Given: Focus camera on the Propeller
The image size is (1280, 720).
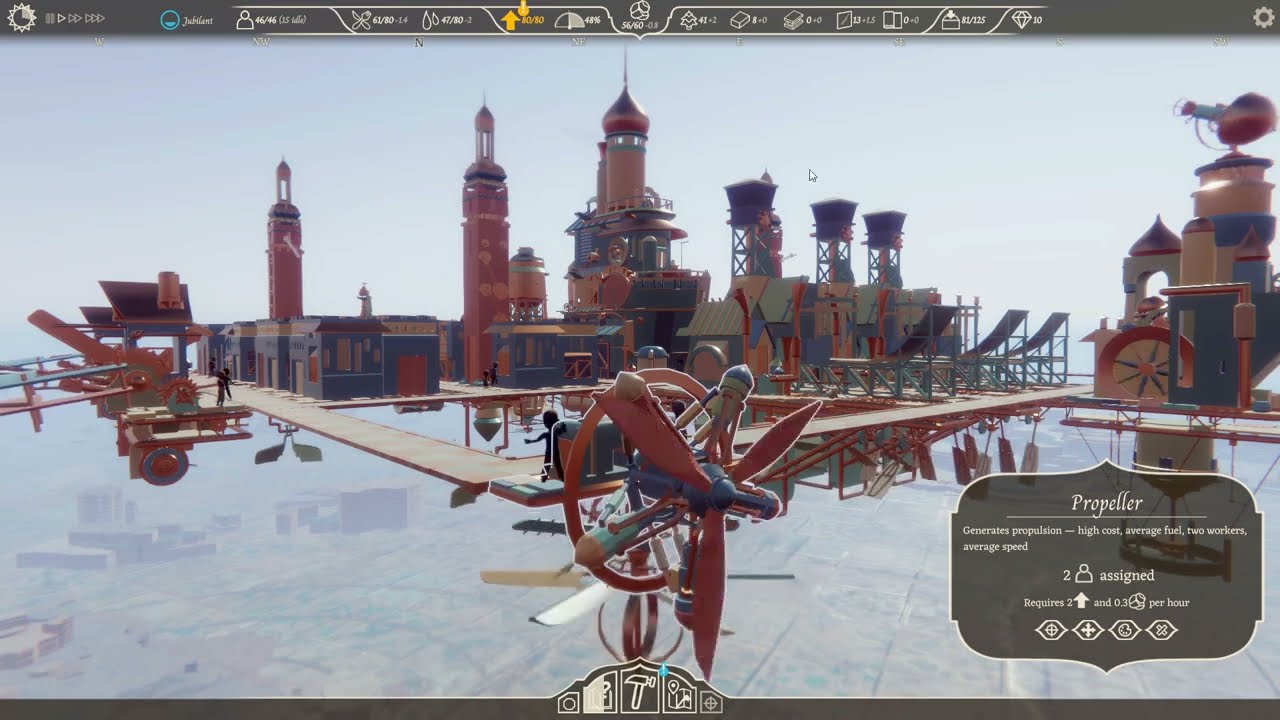Looking at the screenshot, I should [1050, 630].
